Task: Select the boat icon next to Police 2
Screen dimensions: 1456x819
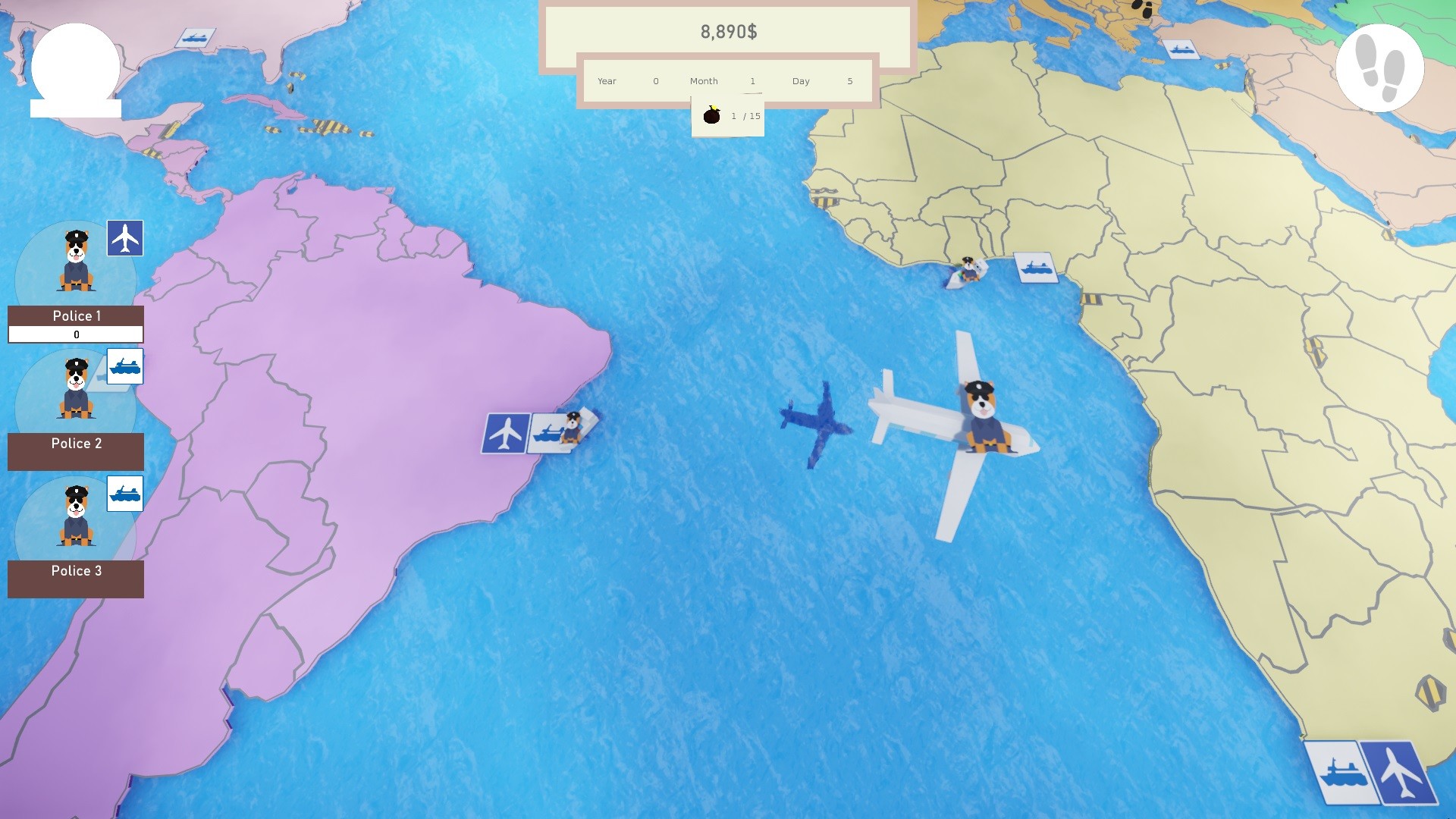Action: (126, 367)
